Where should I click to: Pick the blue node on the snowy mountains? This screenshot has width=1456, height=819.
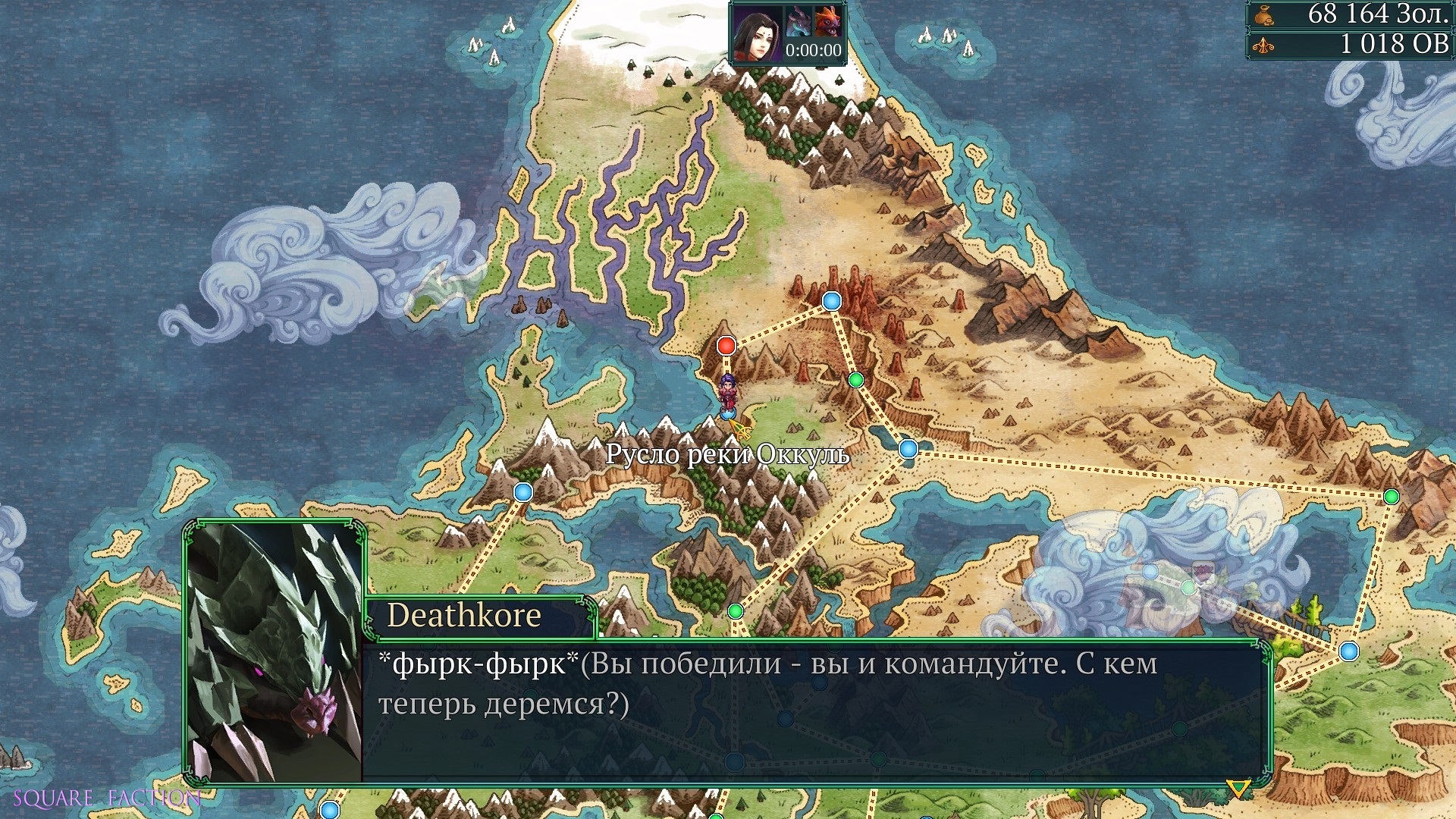pyautogui.click(x=523, y=492)
